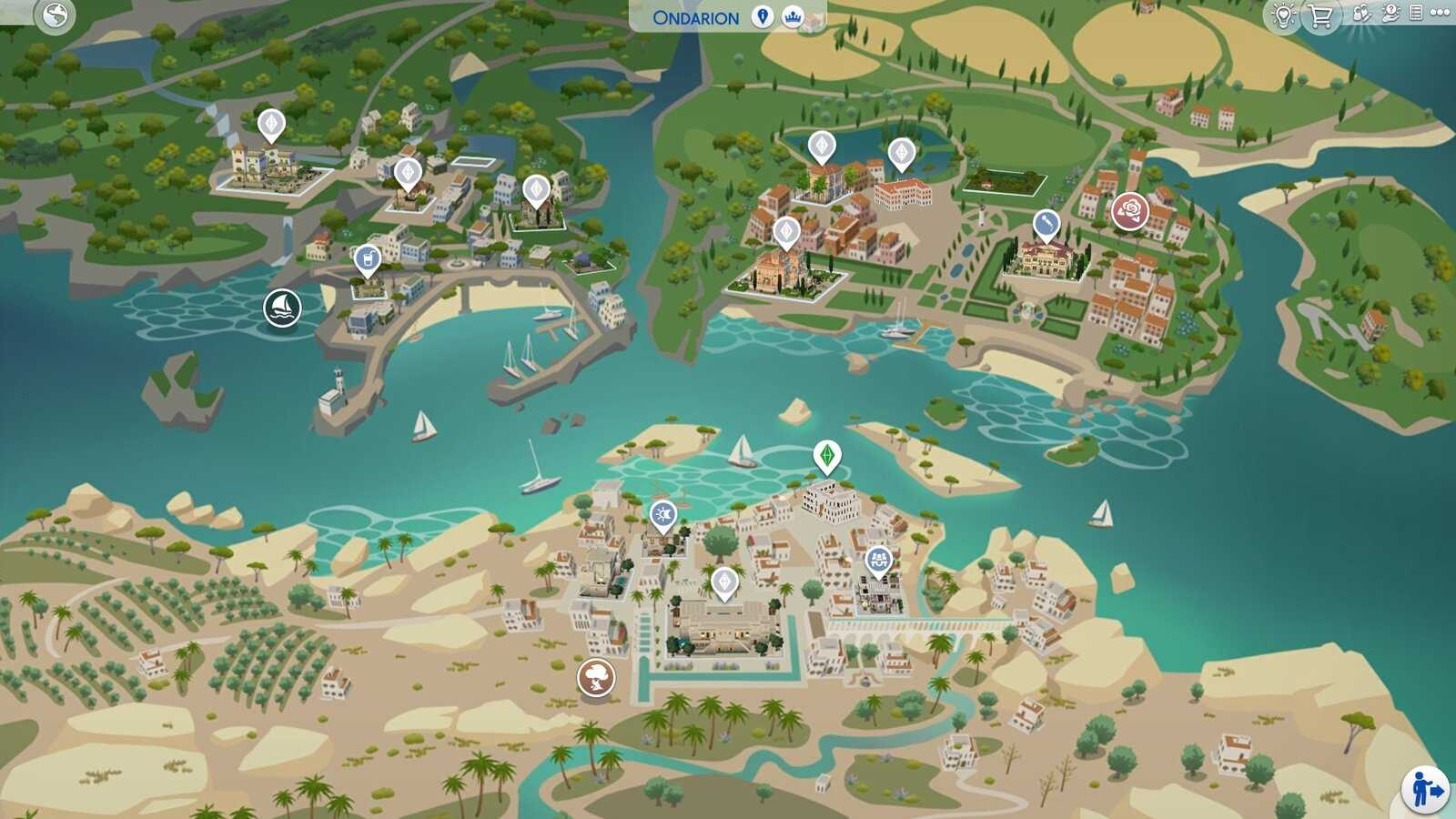
Task: Open the heart lightbulb icon
Action: coord(1284,15)
